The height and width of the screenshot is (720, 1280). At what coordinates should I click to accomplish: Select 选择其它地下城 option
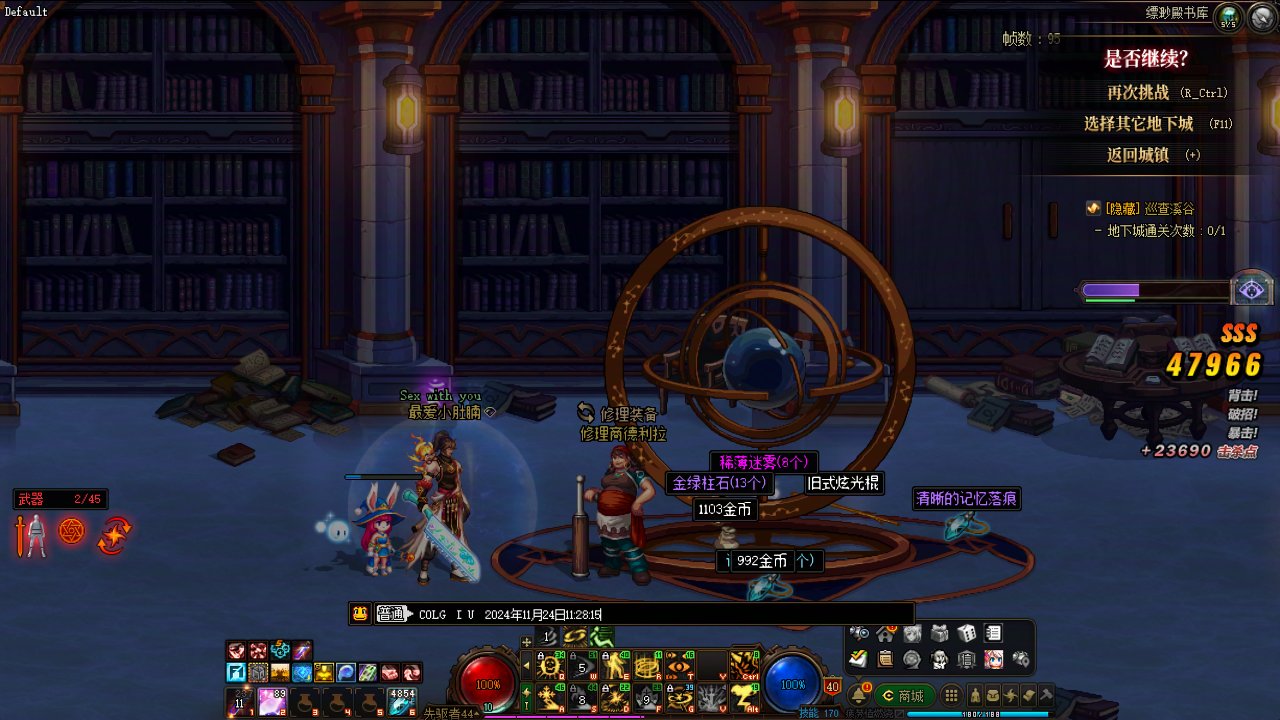1138,124
